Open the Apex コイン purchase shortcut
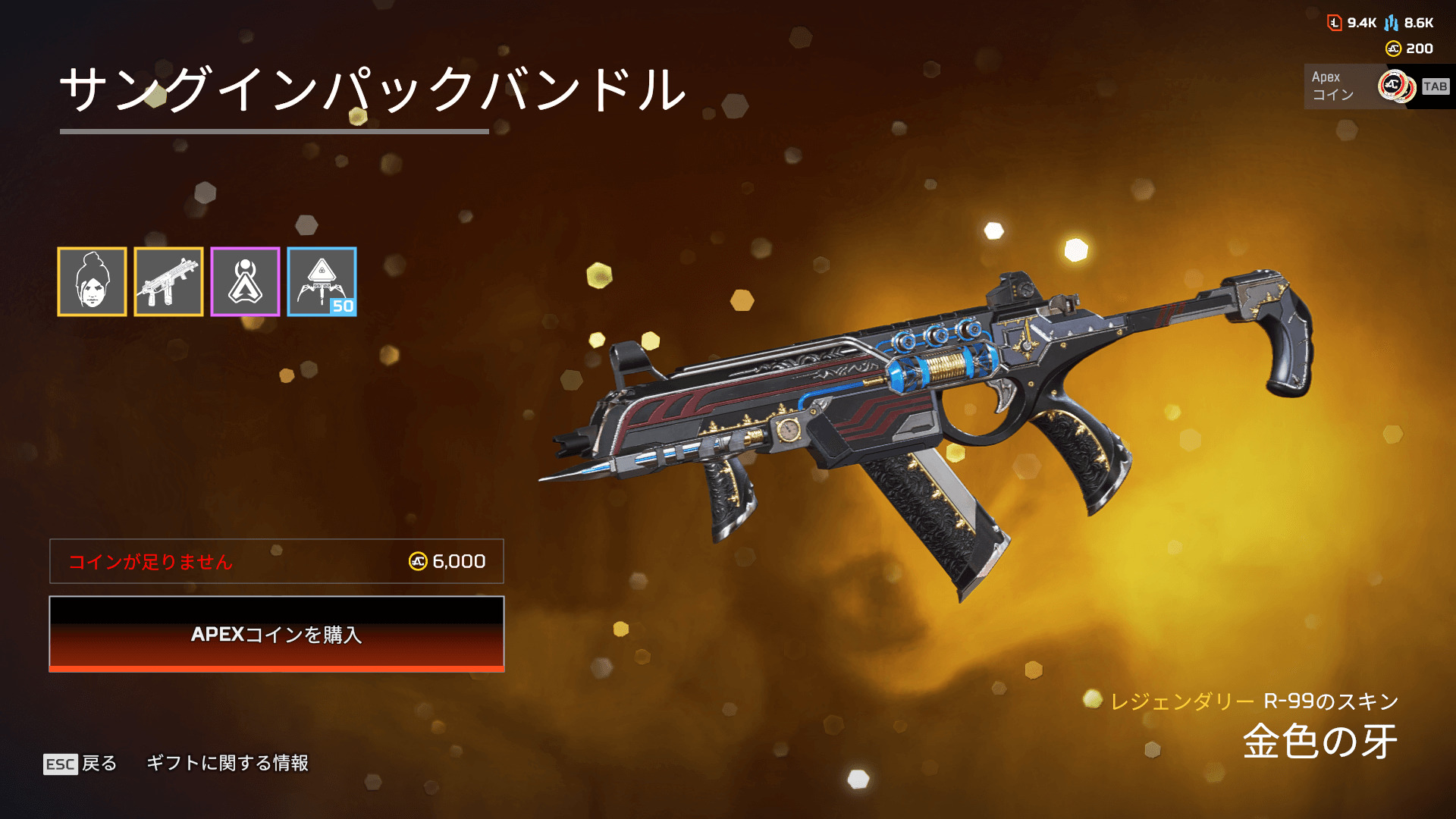1456x819 pixels. (x=1378, y=86)
